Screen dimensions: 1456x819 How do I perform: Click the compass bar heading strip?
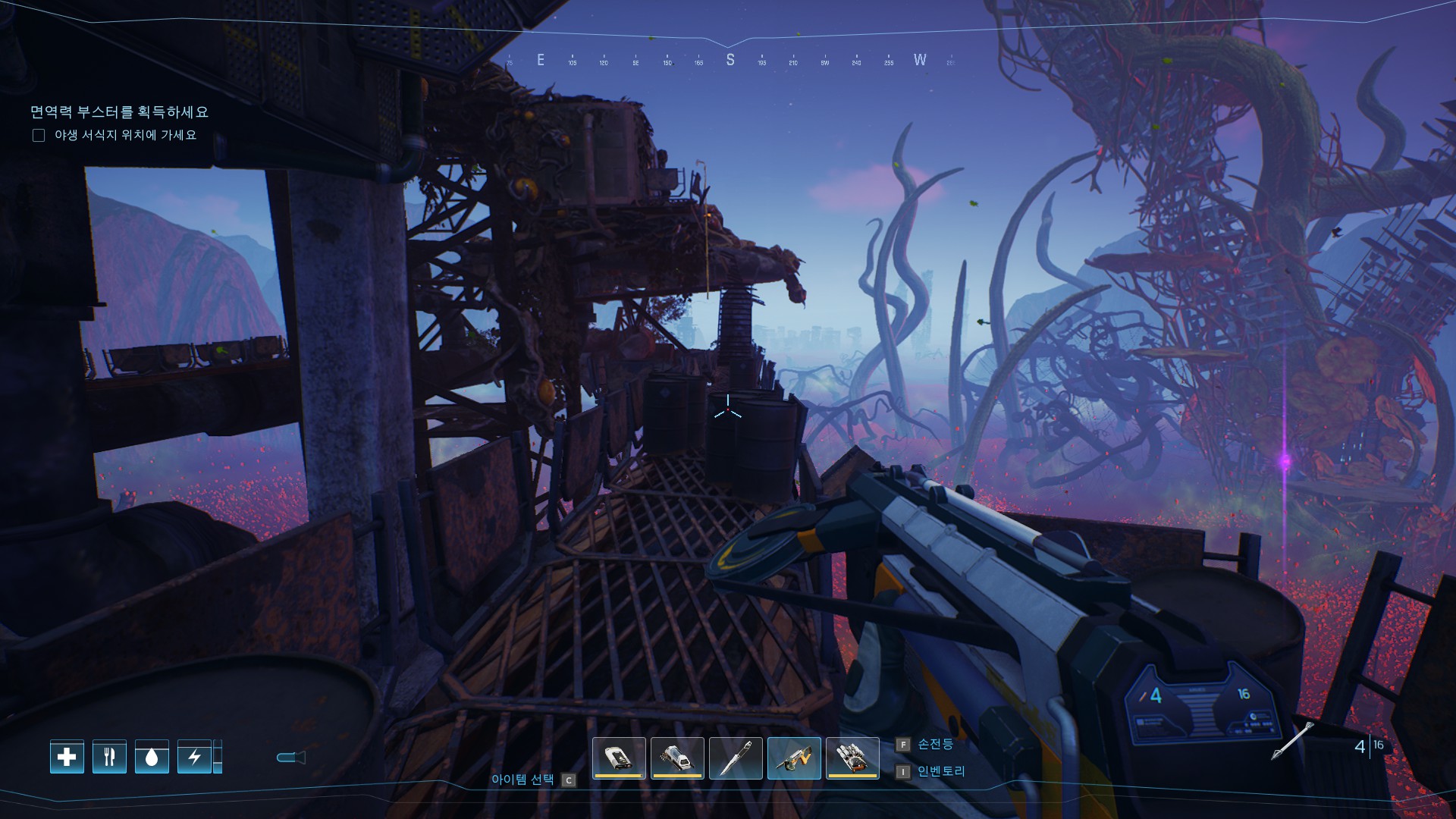730,60
